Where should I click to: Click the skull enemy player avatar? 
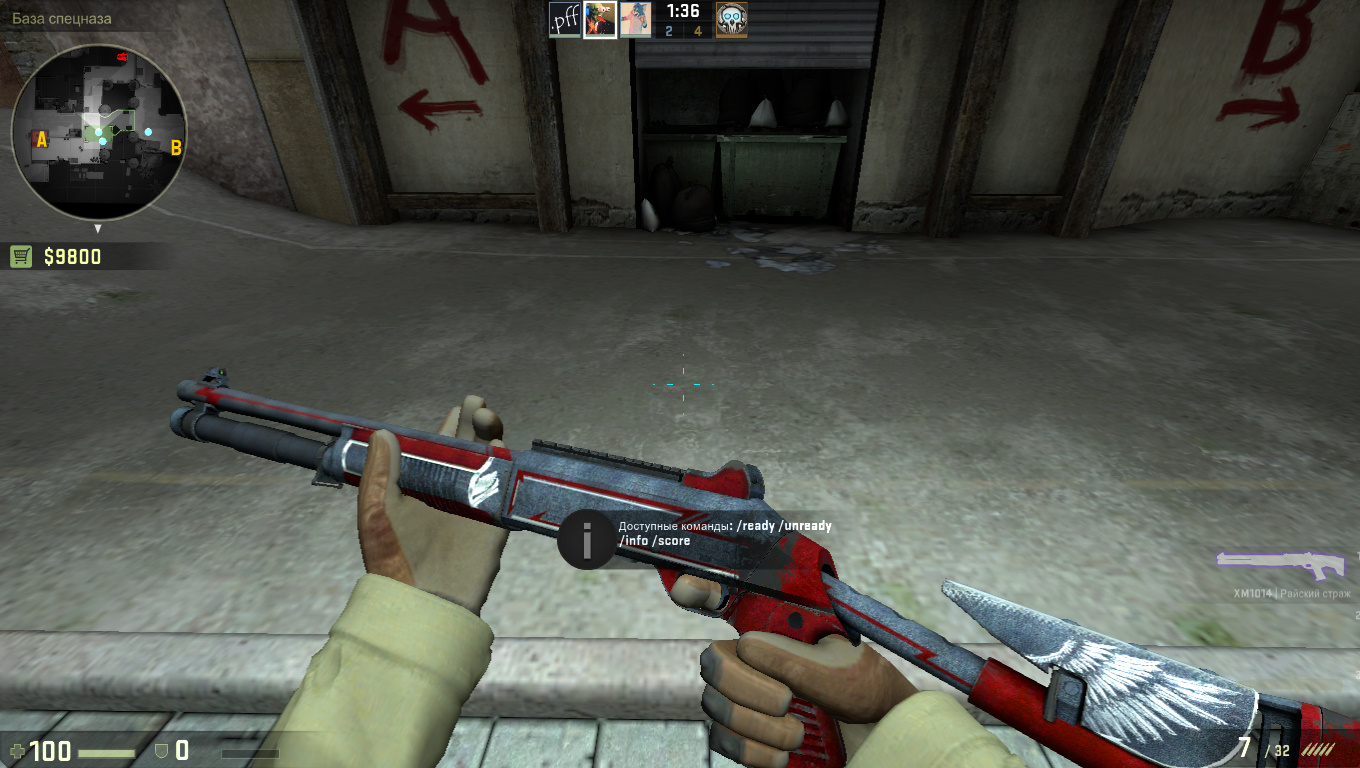pos(731,20)
